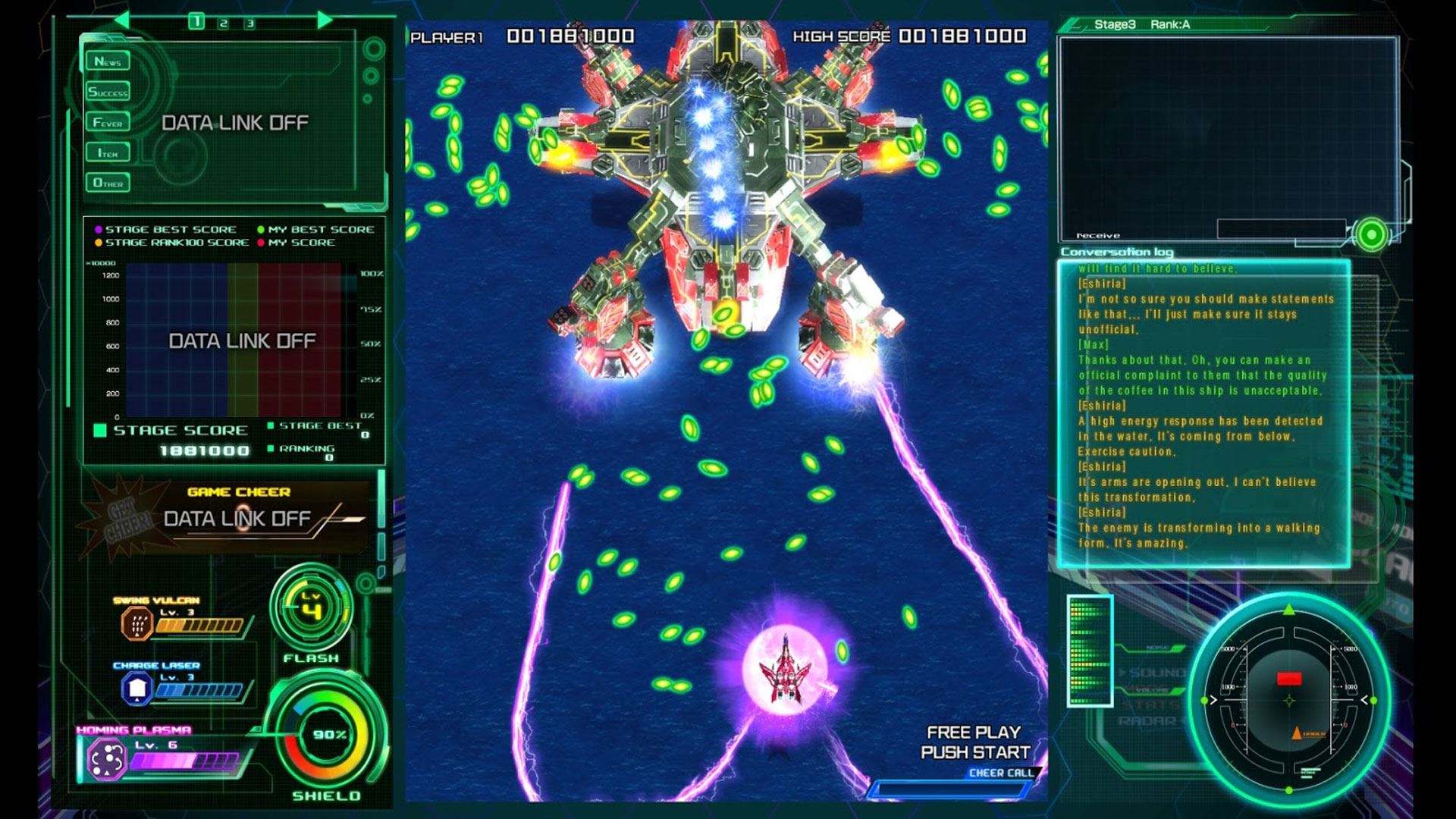Image resolution: width=1456 pixels, height=819 pixels.
Task: Activate the Cheer Call bar
Action: click(x=954, y=786)
